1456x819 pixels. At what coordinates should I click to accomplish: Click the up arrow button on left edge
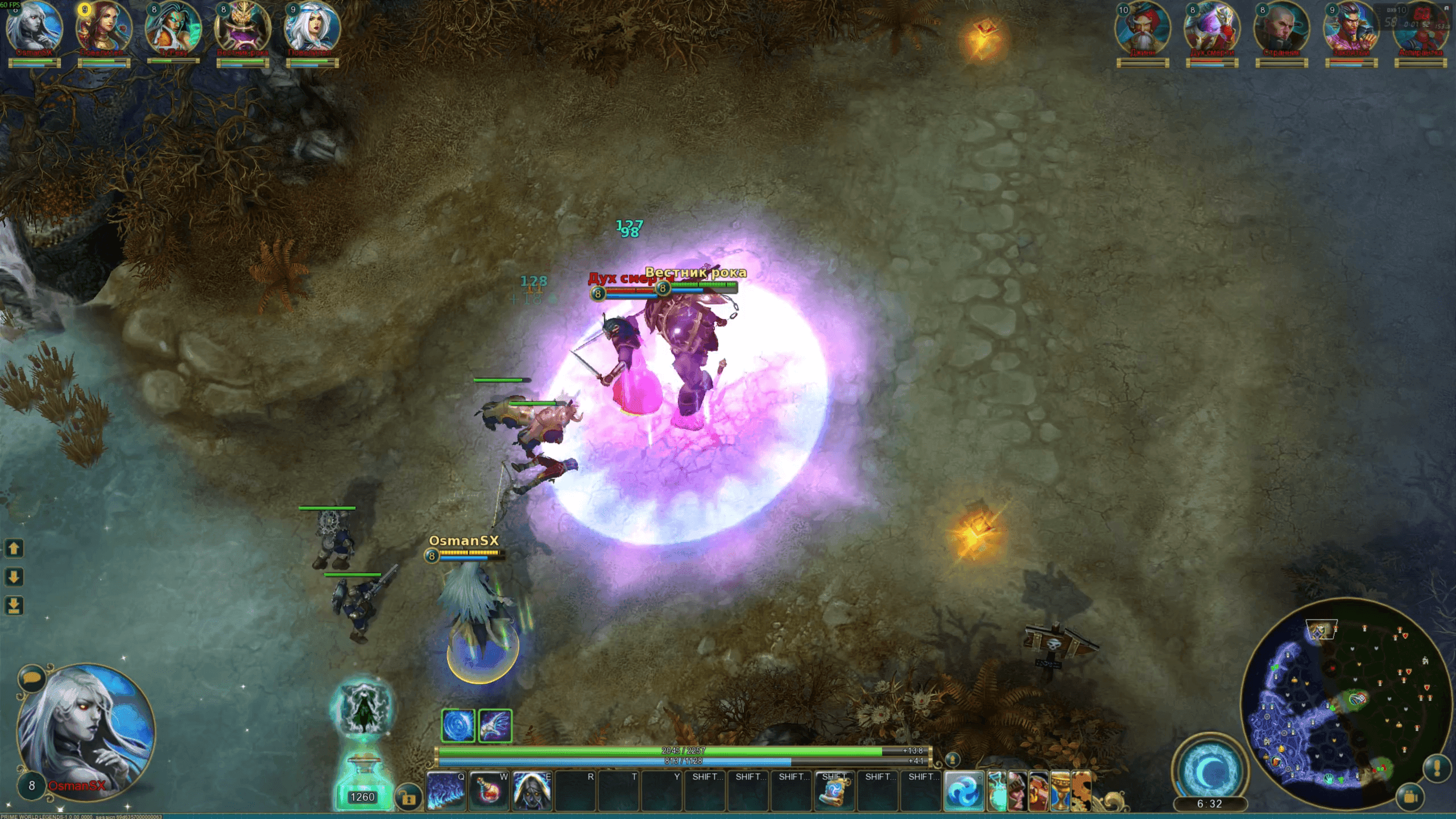click(x=14, y=548)
